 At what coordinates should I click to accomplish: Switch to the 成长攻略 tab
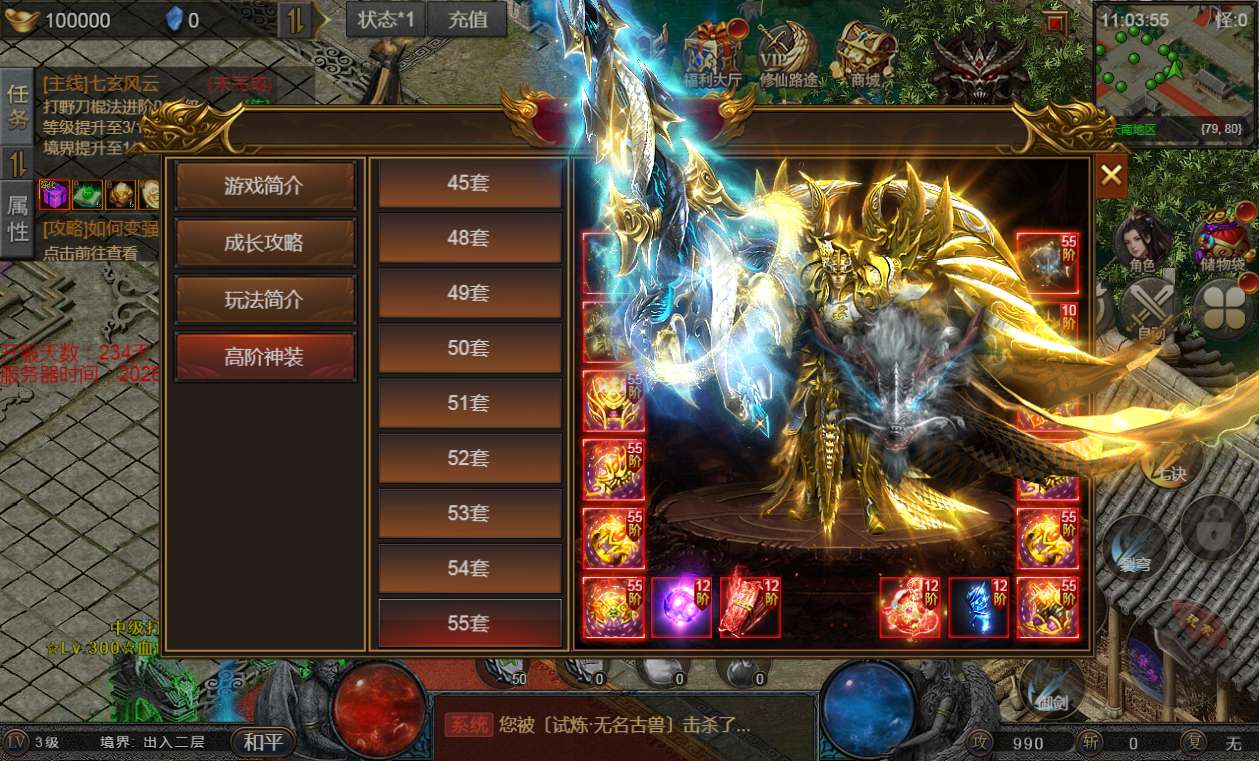point(265,242)
